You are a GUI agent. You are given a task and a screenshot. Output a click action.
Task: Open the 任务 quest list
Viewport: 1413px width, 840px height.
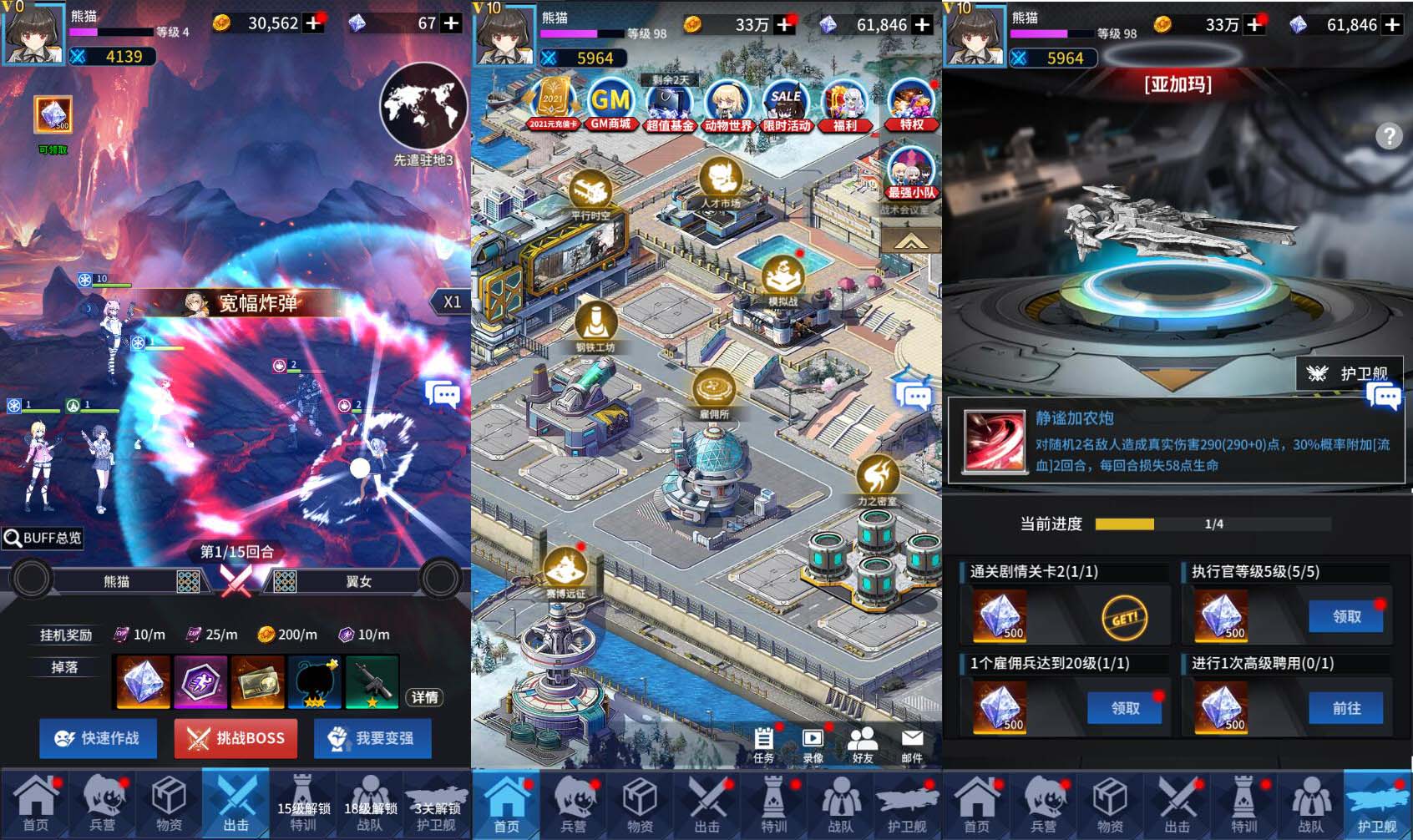tap(763, 744)
